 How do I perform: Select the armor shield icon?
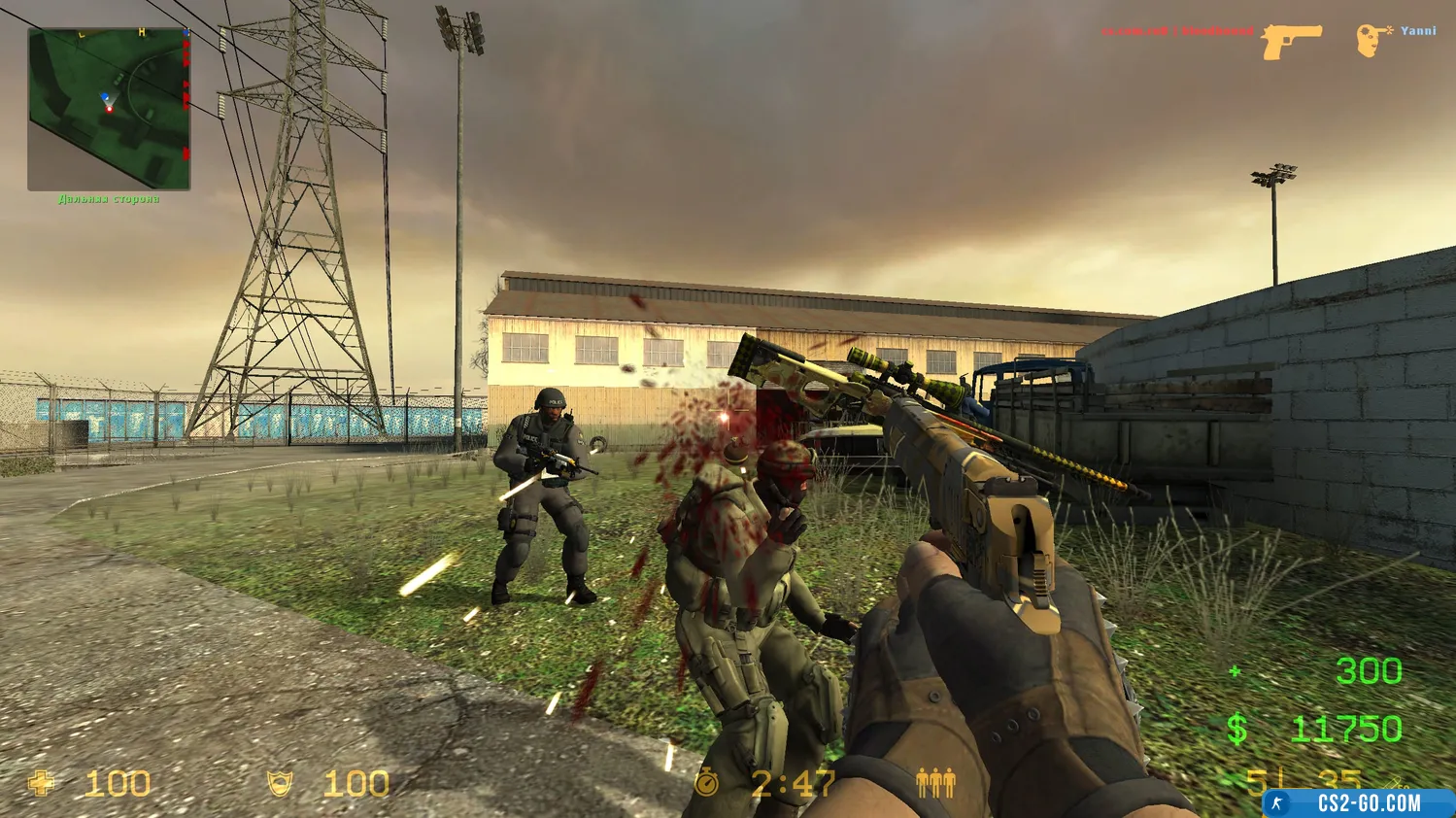(280, 783)
